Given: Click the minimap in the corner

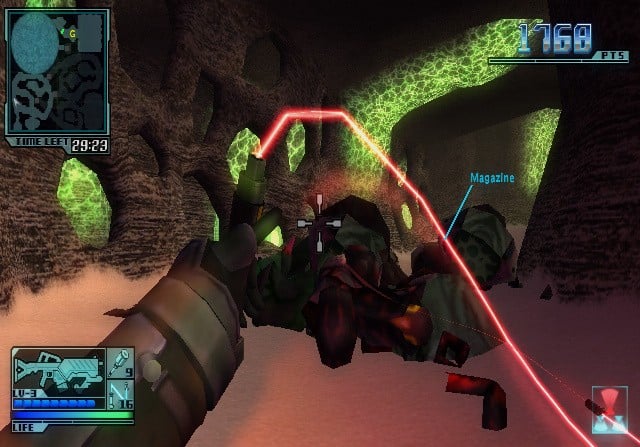Looking at the screenshot, I should click(x=57, y=73).
